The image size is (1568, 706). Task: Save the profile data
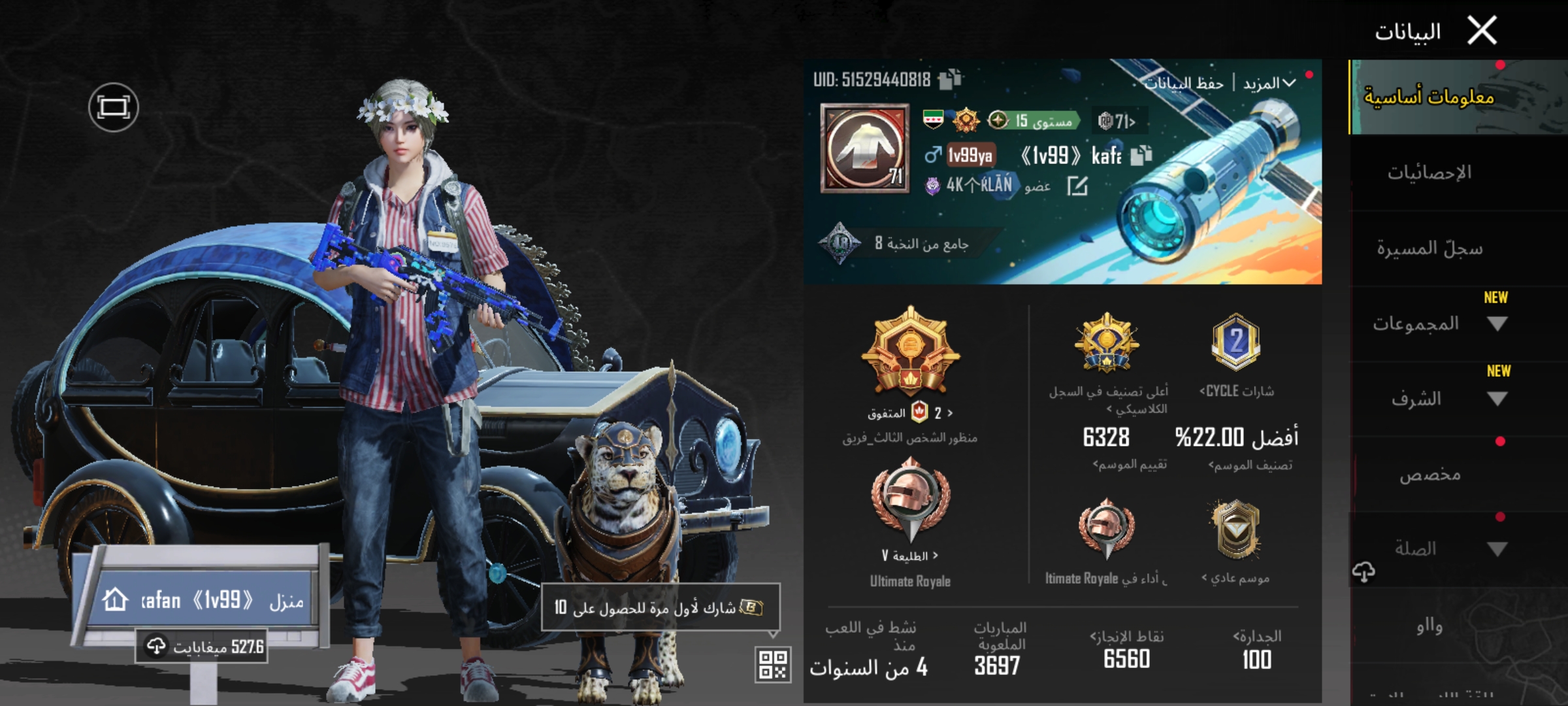tap(1184, 84)
